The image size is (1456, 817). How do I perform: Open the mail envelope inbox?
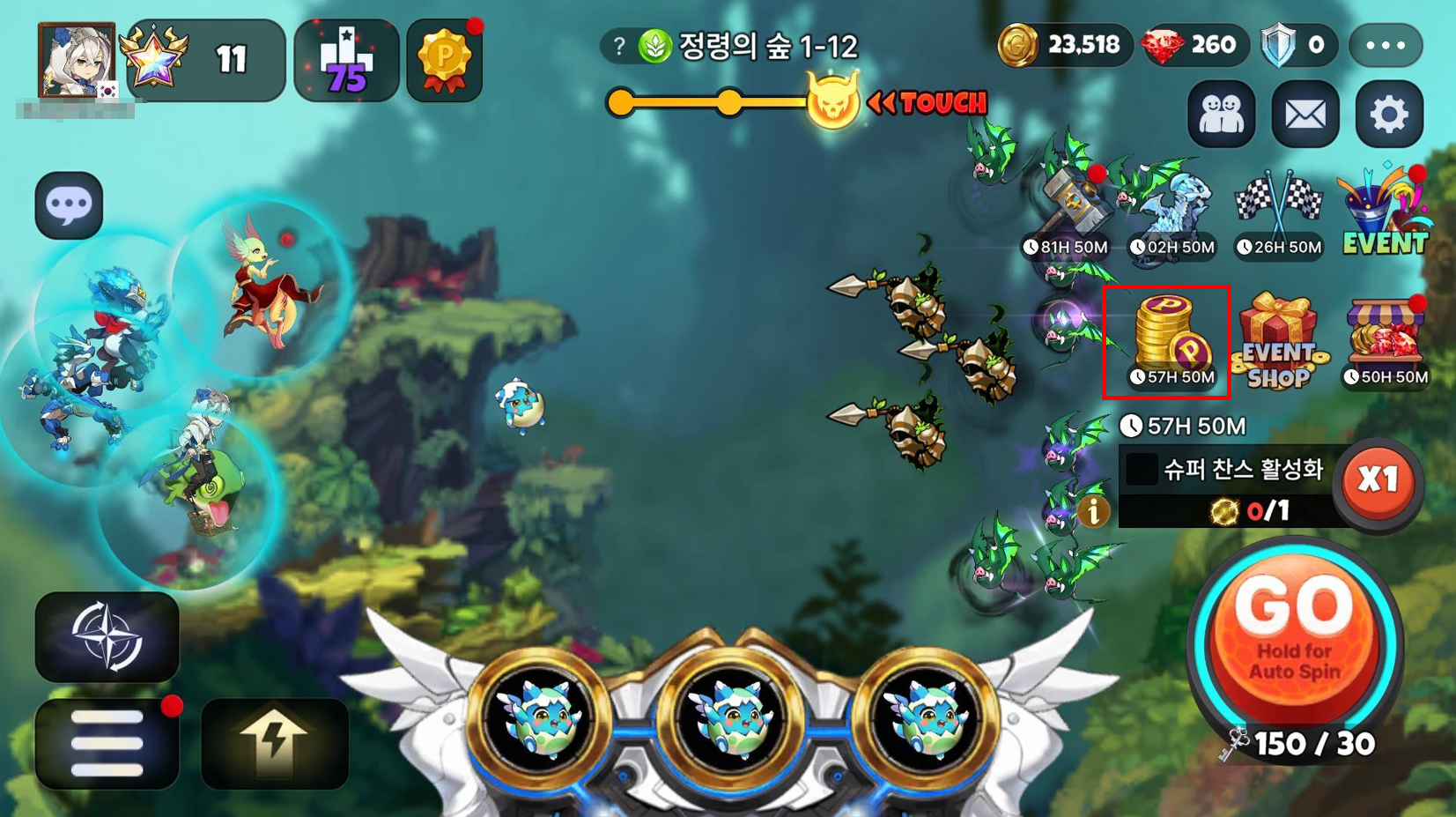click(1305, 115)
